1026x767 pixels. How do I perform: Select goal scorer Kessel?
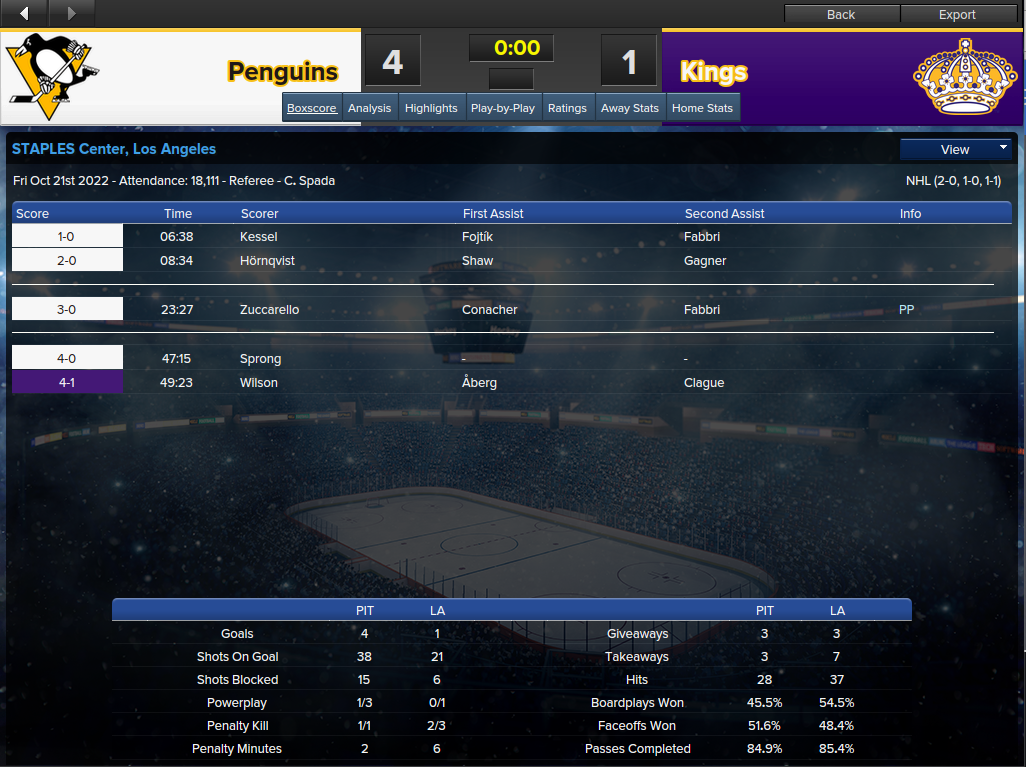tap(259, 237)
